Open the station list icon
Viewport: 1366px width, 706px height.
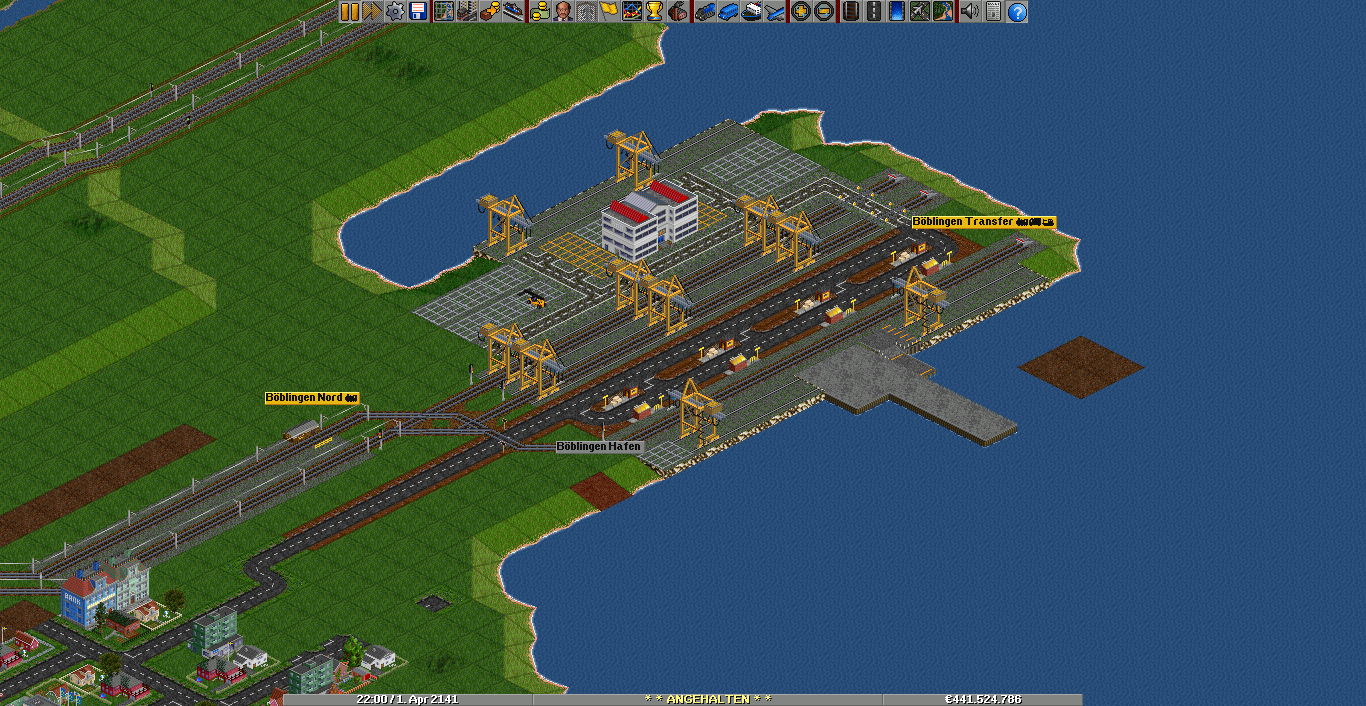(513, 12)
